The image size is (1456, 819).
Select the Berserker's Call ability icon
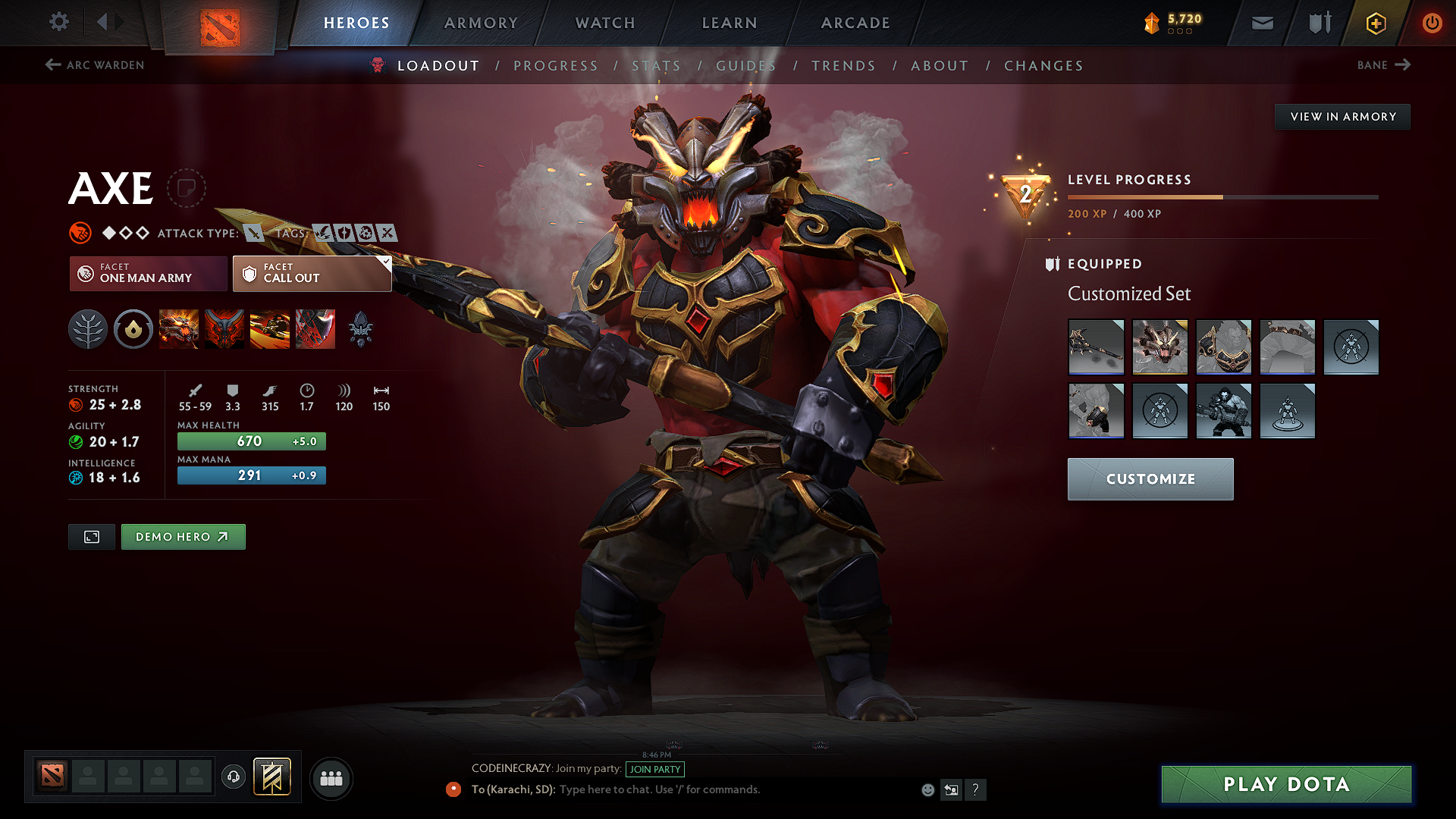179,329
